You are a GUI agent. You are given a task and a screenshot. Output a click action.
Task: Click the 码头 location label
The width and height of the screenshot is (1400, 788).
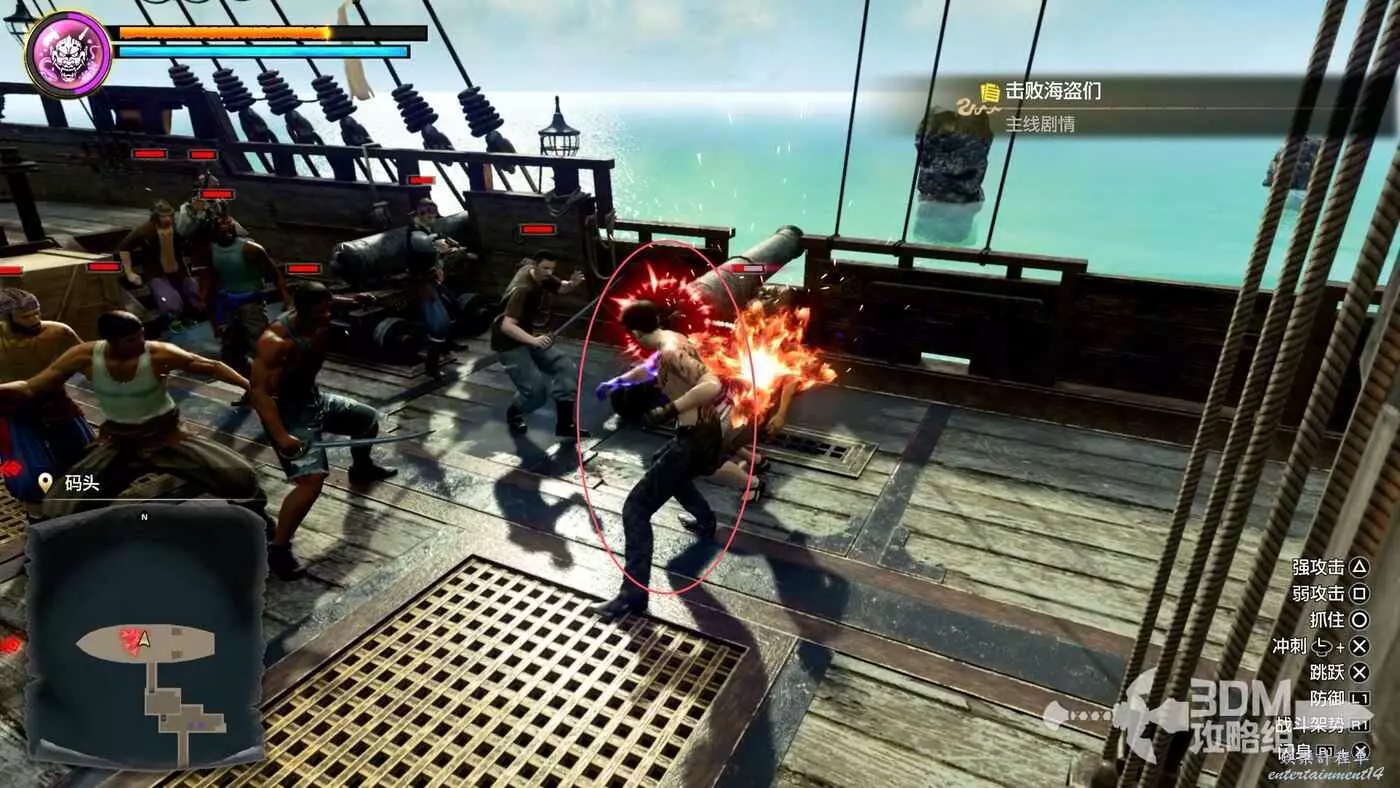82,483
